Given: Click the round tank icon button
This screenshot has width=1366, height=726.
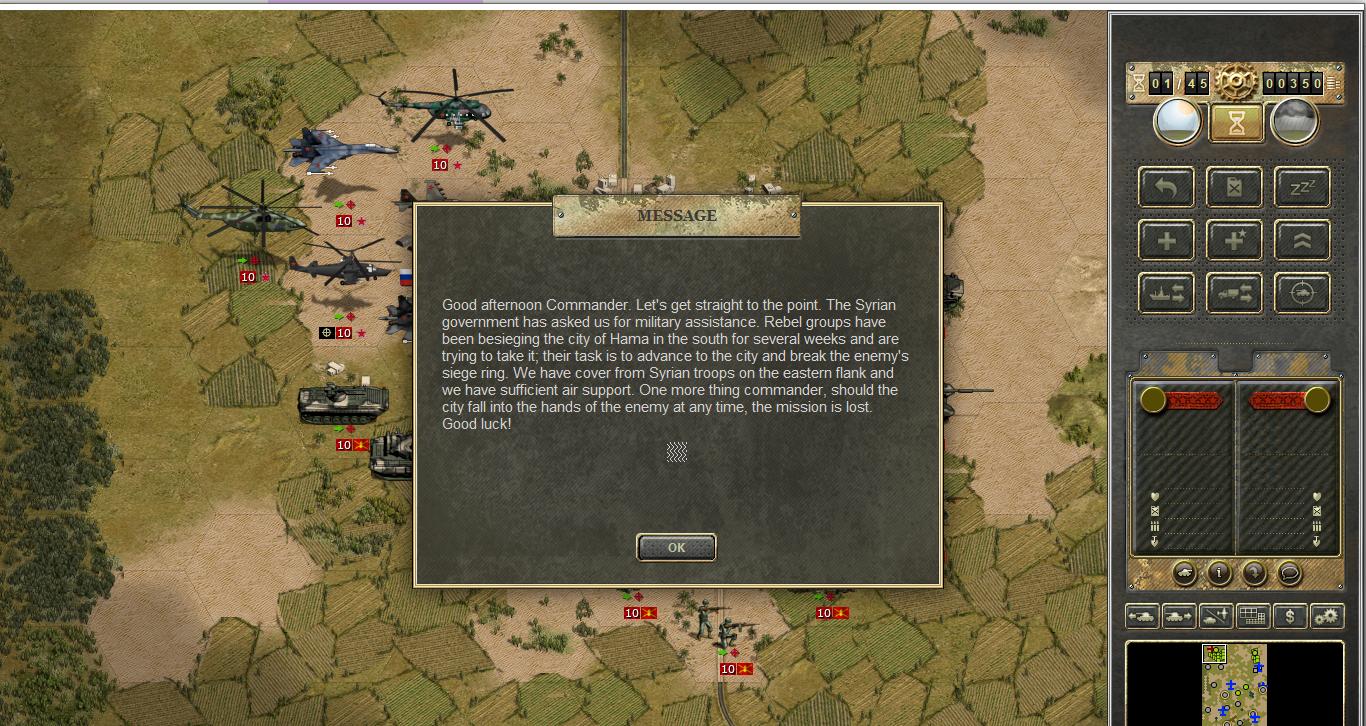Looking at the screenshot, I should [1184, 573].
